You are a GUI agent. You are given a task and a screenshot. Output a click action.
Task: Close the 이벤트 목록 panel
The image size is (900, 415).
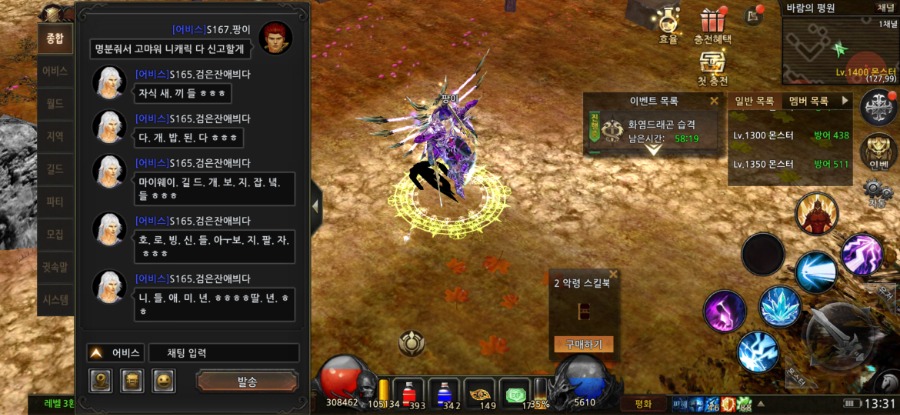714,101
